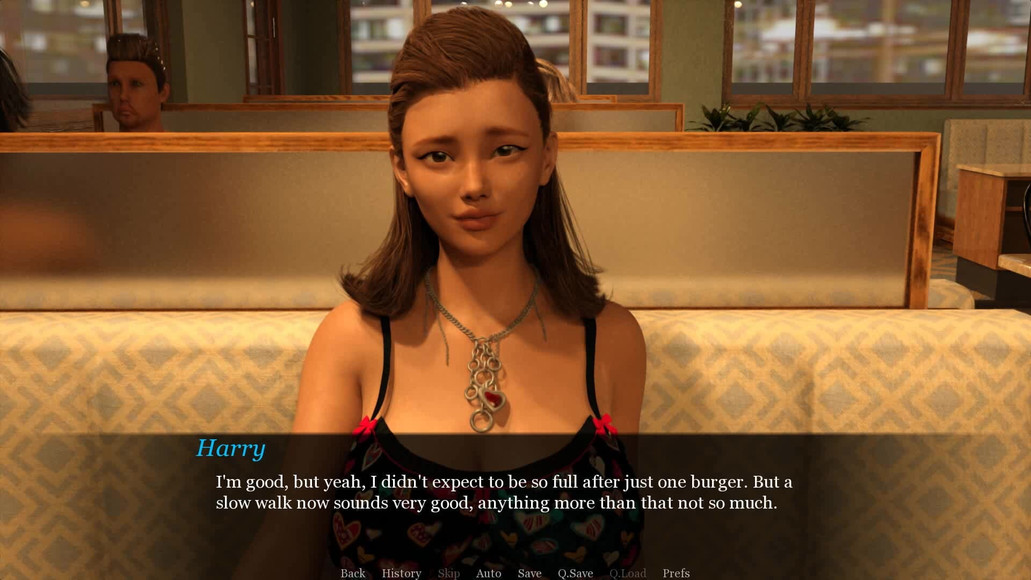Toggle Skip mode in quick menu

pos(448,573)
